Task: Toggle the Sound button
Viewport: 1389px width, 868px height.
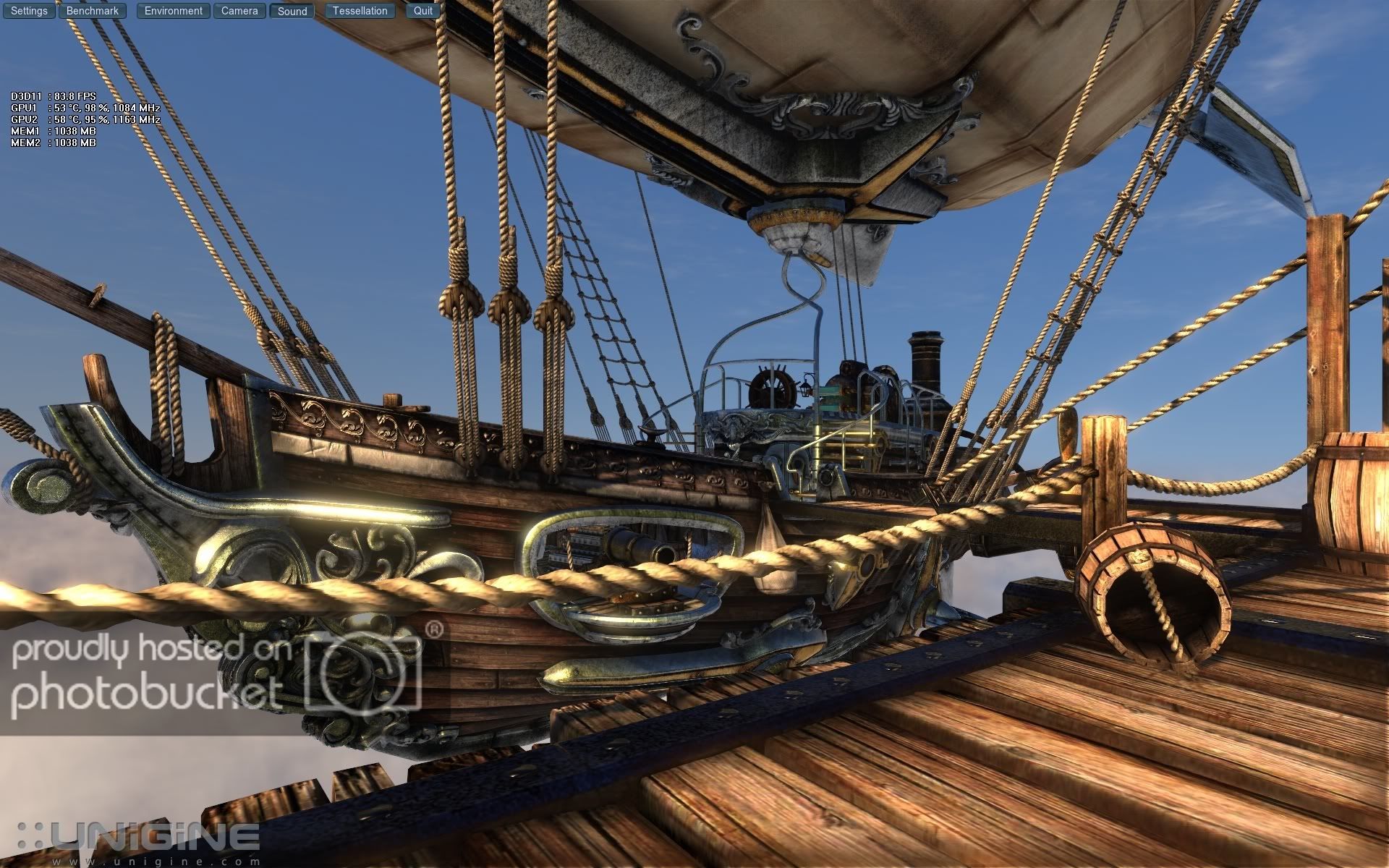Action: click(x=292, y=11)
